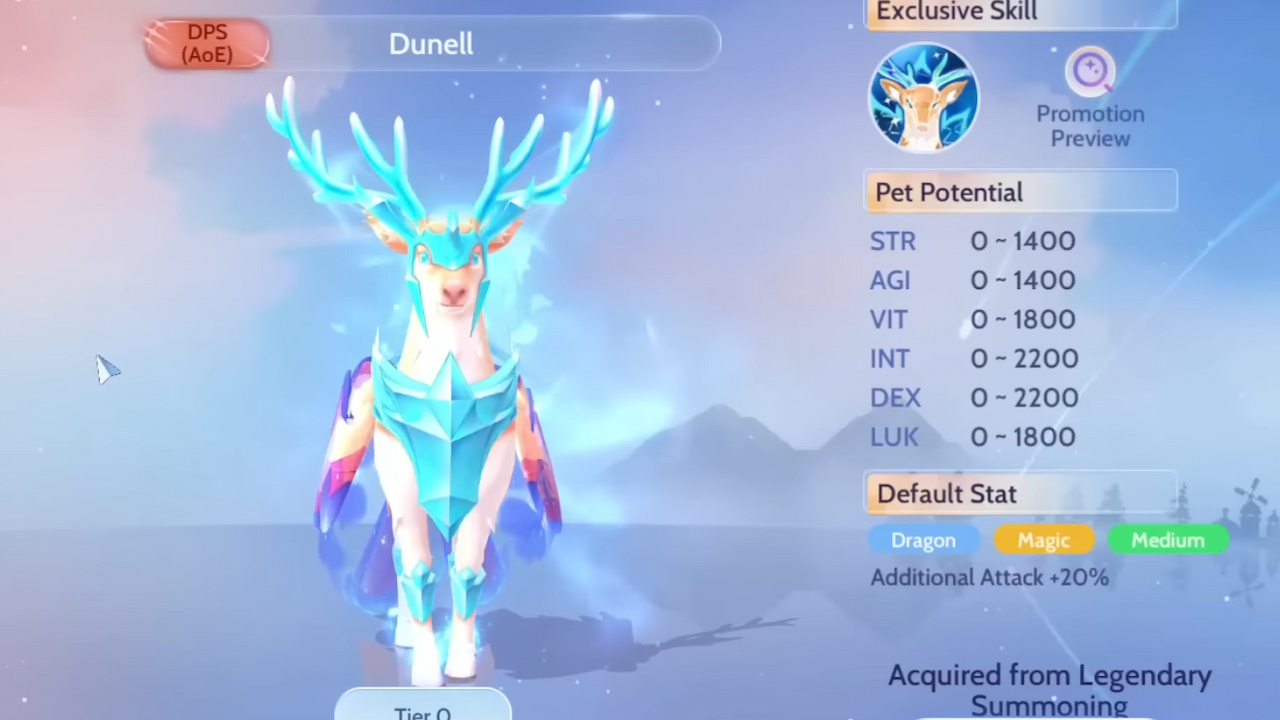
Task: Click the Additional Attack +20% stat
Action: click(989, 577)
